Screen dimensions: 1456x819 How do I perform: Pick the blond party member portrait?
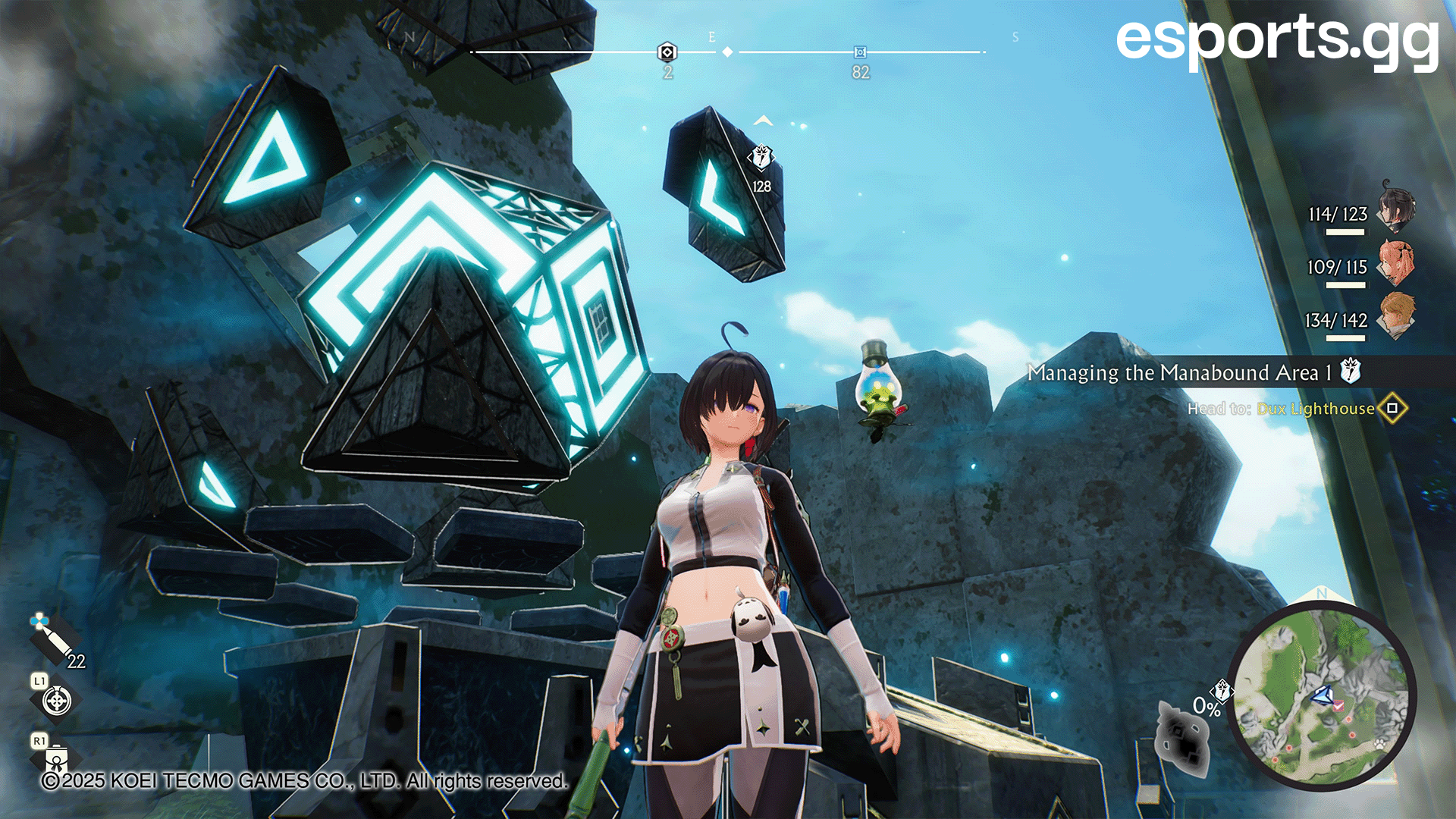(1395, 315)
